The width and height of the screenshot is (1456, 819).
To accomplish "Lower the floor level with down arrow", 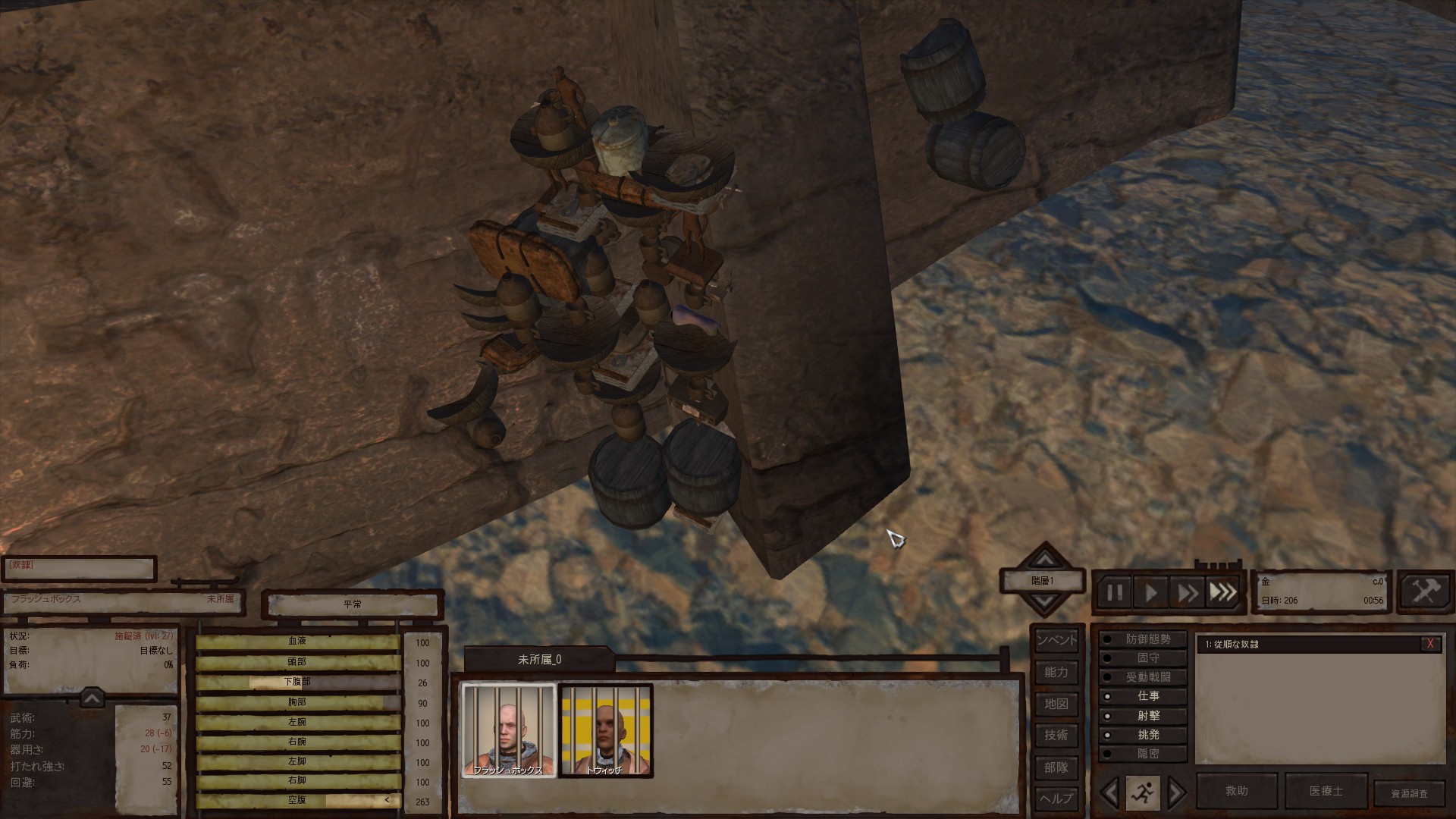I will tap(1045, 603).
